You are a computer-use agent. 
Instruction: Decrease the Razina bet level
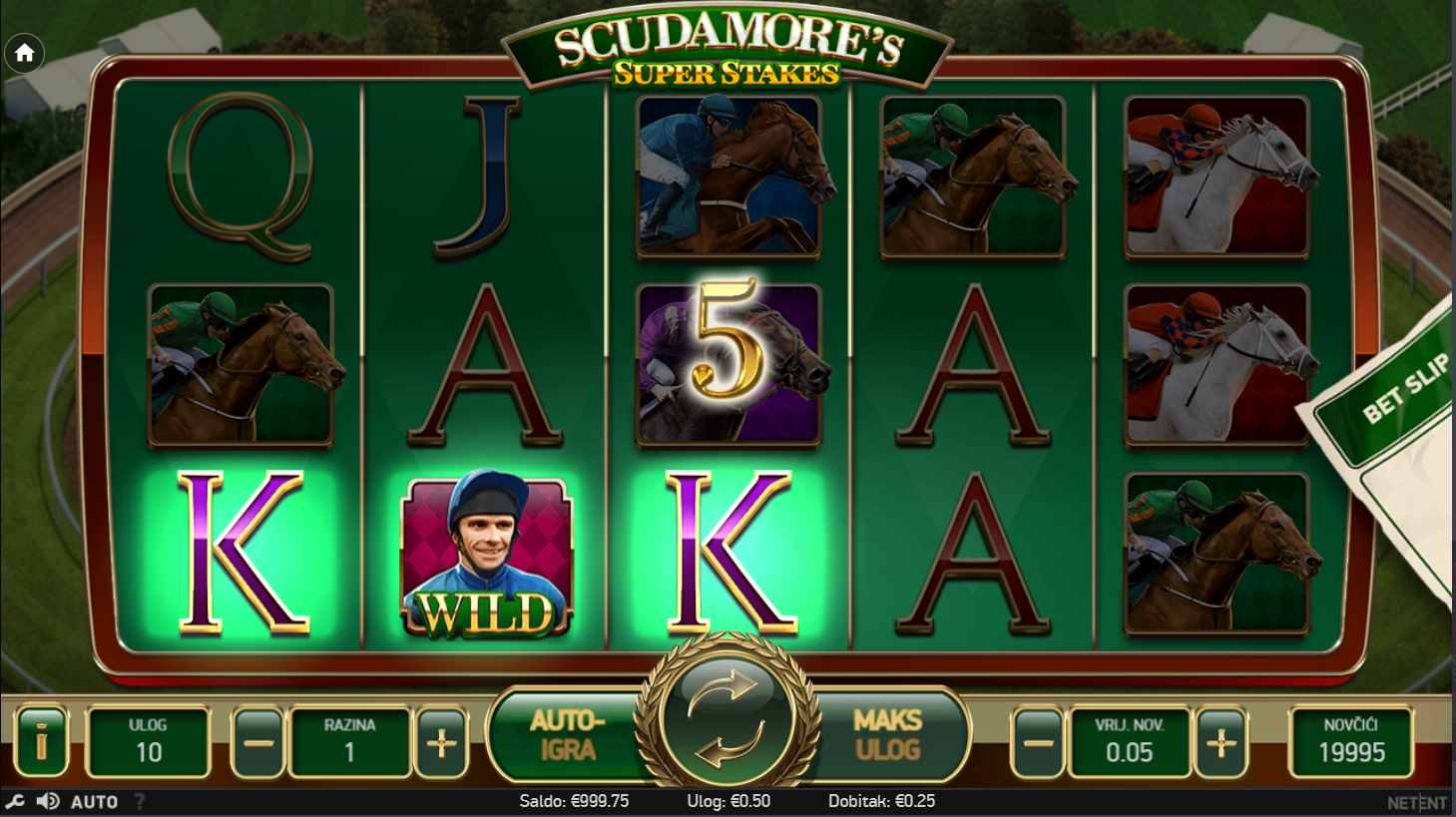click(x=258, y=742)
